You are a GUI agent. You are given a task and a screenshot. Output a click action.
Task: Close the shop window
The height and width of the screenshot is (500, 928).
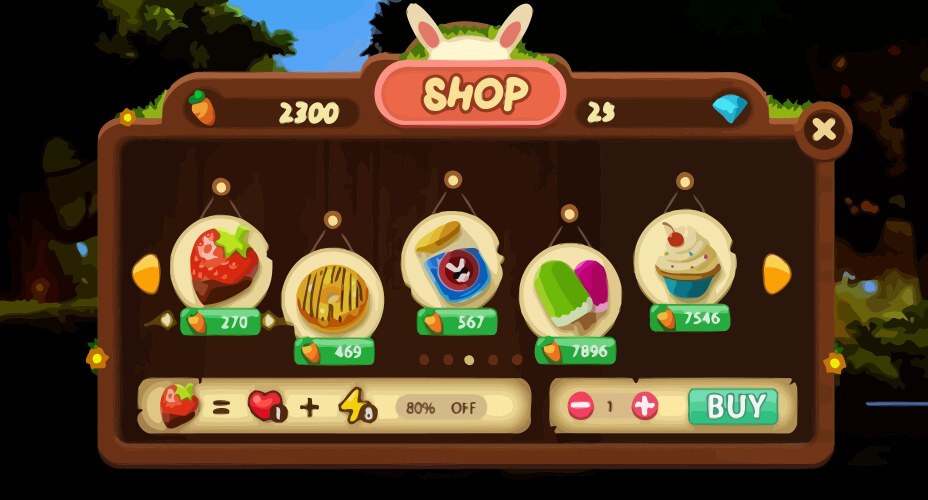824,130
